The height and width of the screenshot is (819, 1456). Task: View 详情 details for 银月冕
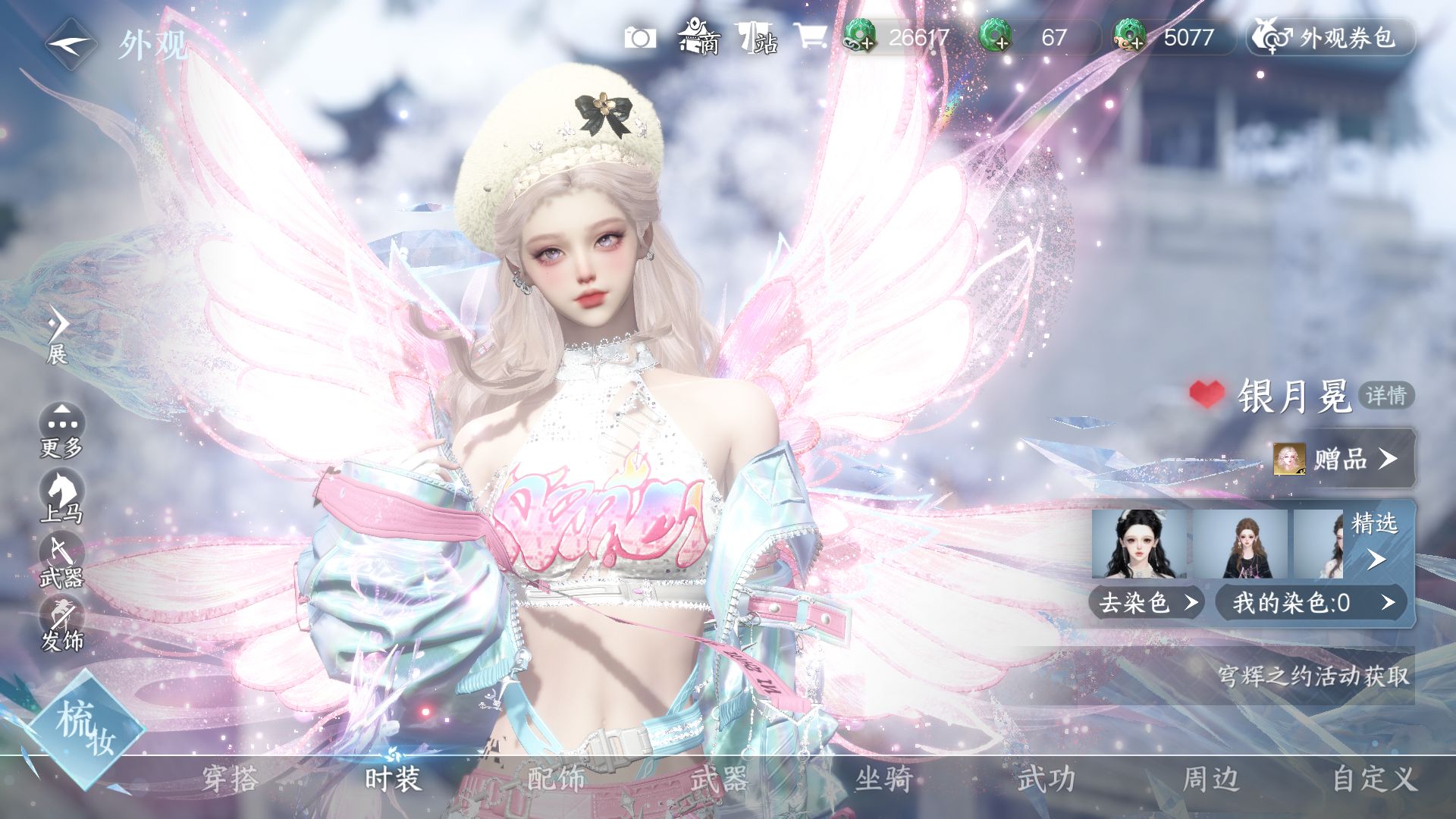tap(1386, 395)
